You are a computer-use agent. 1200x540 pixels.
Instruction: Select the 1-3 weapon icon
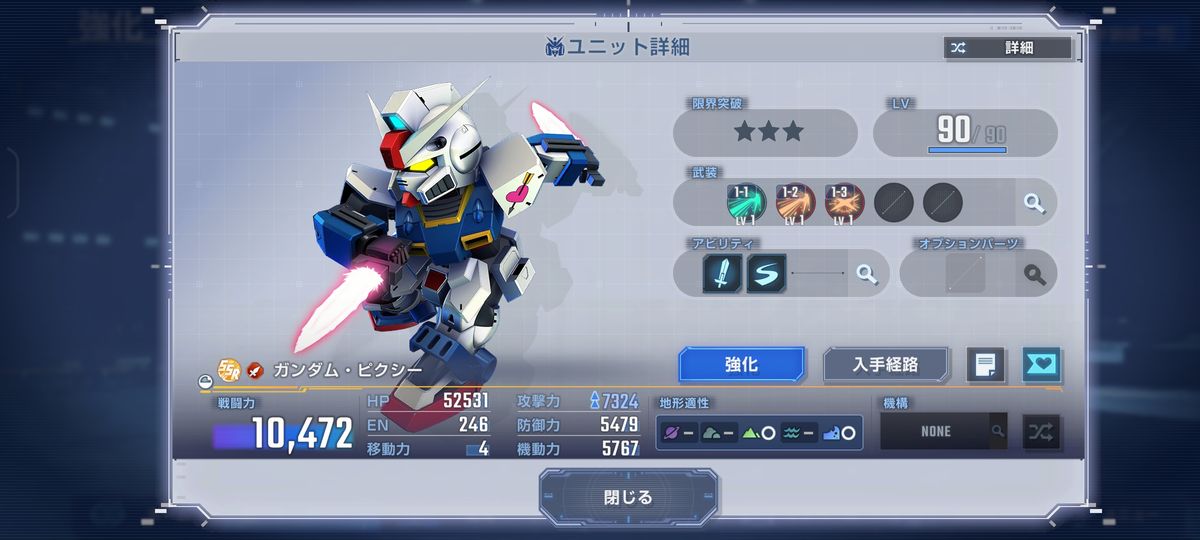[x=844, y=203]
